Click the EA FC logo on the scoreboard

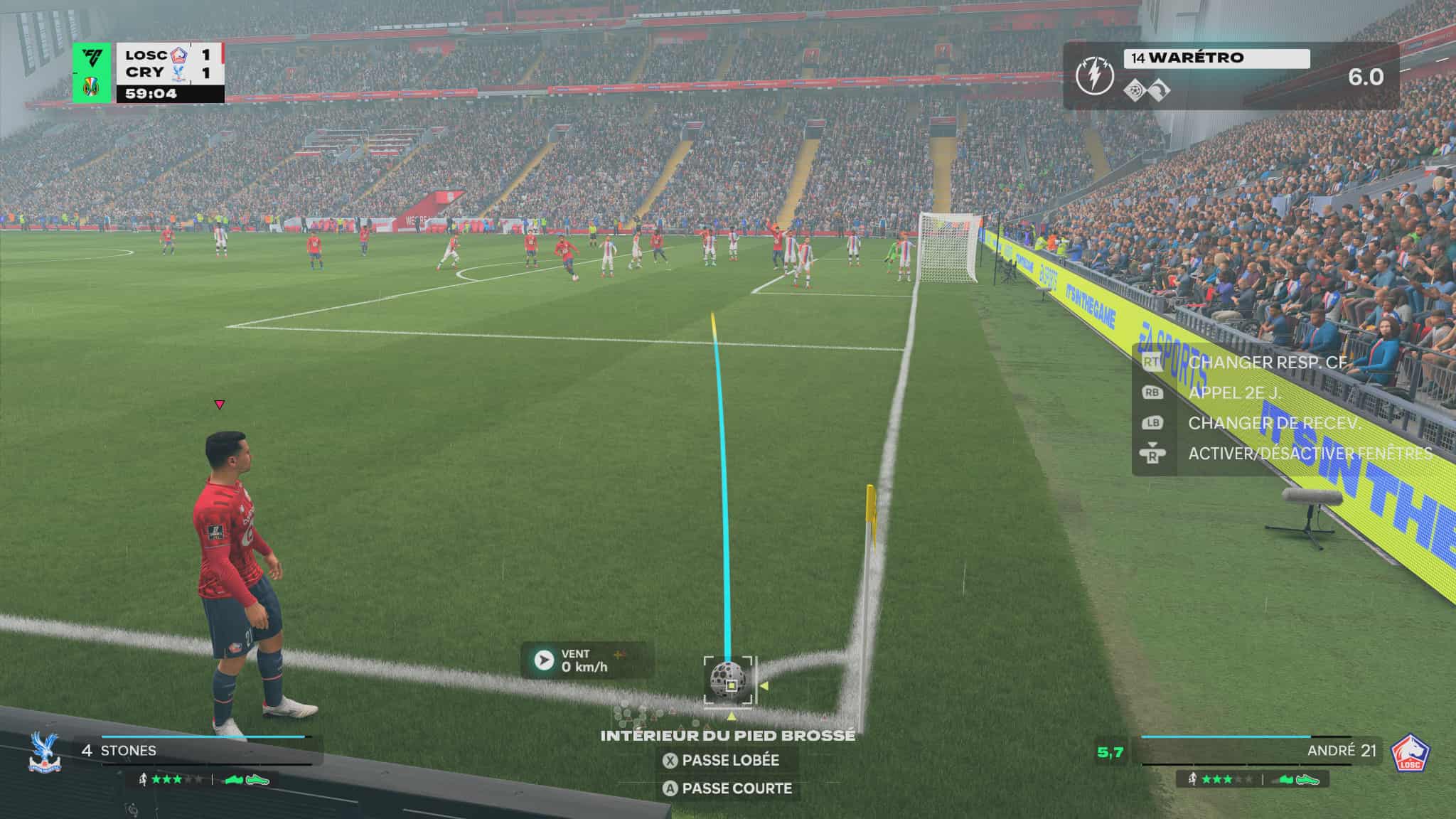coord(92,57)
